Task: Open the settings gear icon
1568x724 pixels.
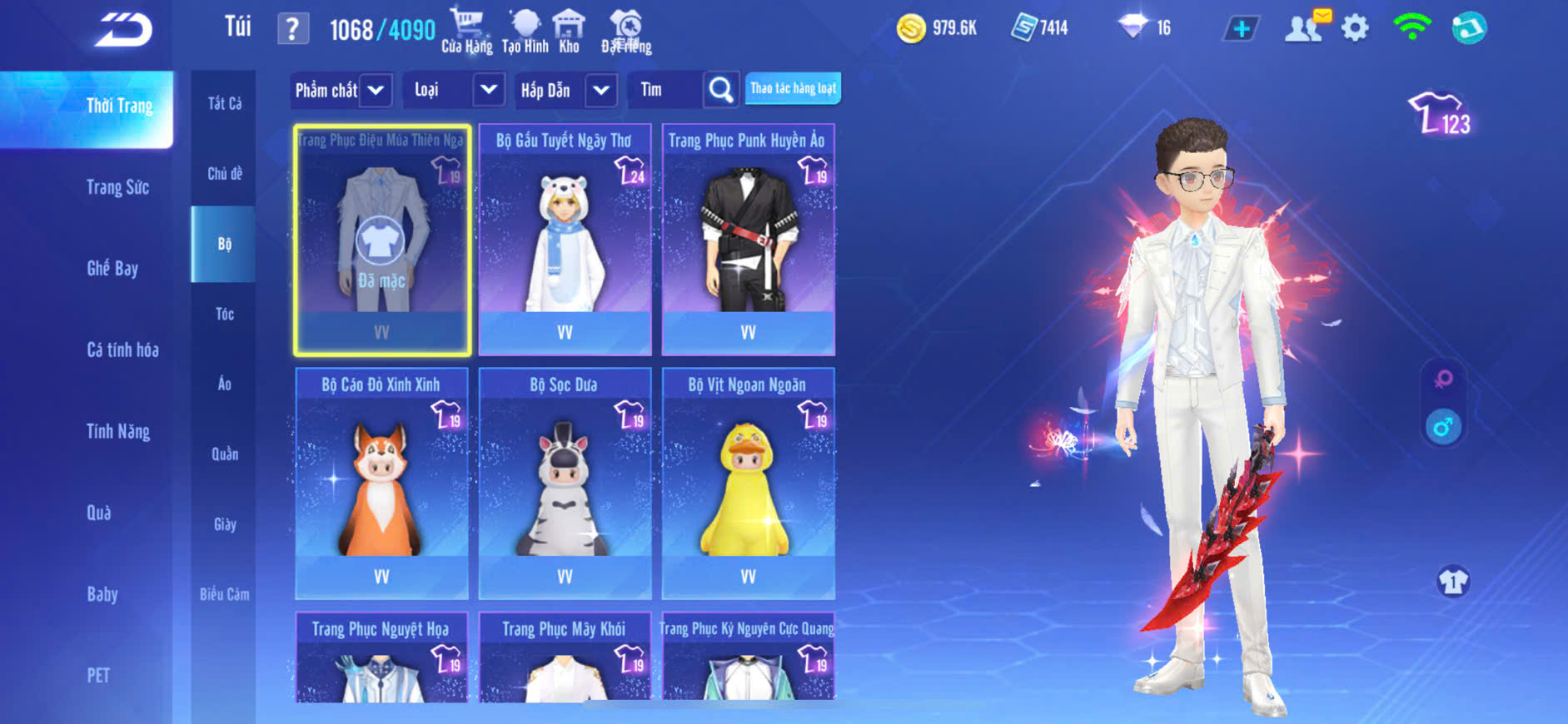Action: pos(1355,28)
